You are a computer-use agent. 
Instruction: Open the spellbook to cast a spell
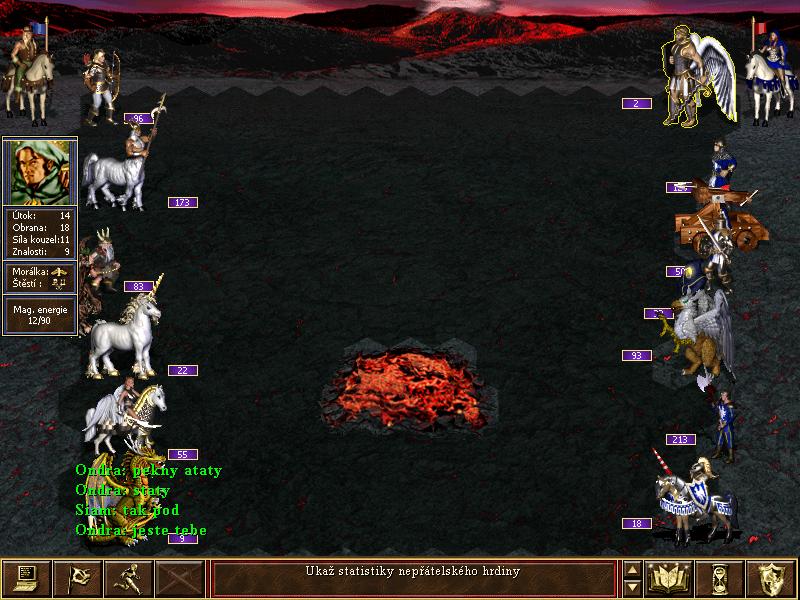click(669, 578)
